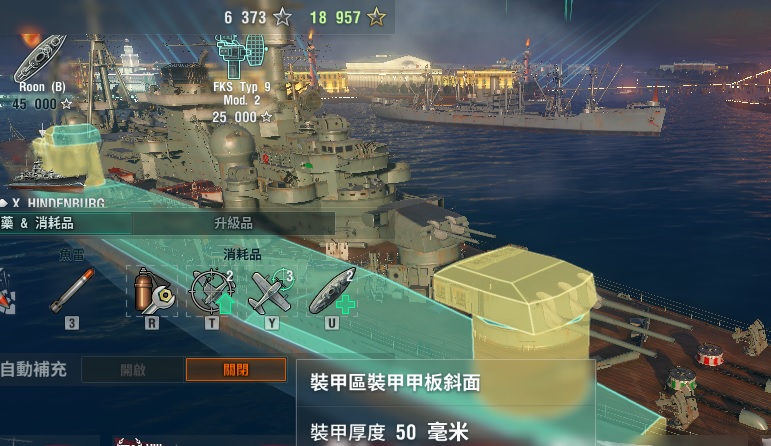Pick the repair party ship consumable
Image resolution: width=771 pixels, height=446 pixels.
[332, 291]
